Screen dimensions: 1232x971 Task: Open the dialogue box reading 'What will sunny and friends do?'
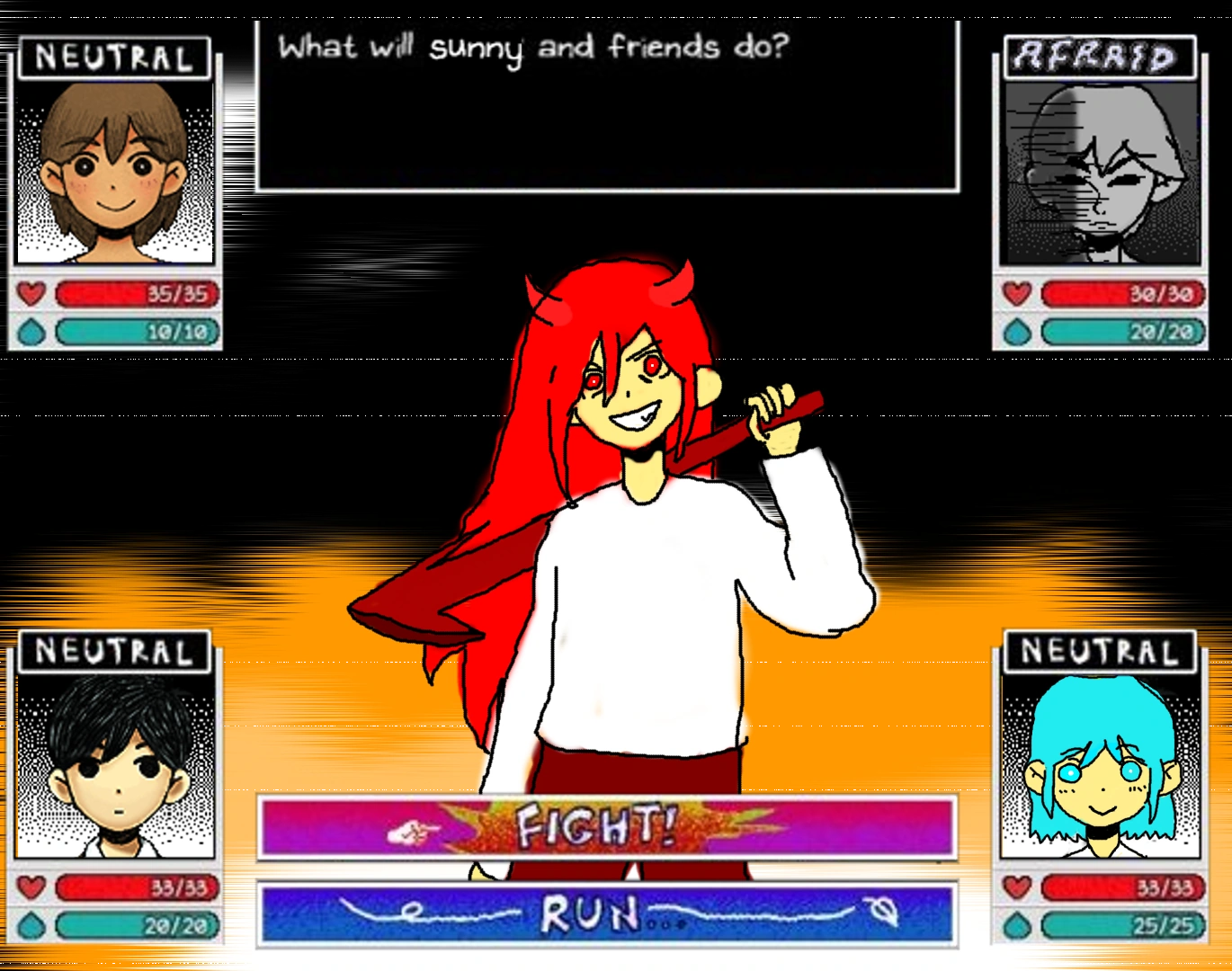pos(606,103)
